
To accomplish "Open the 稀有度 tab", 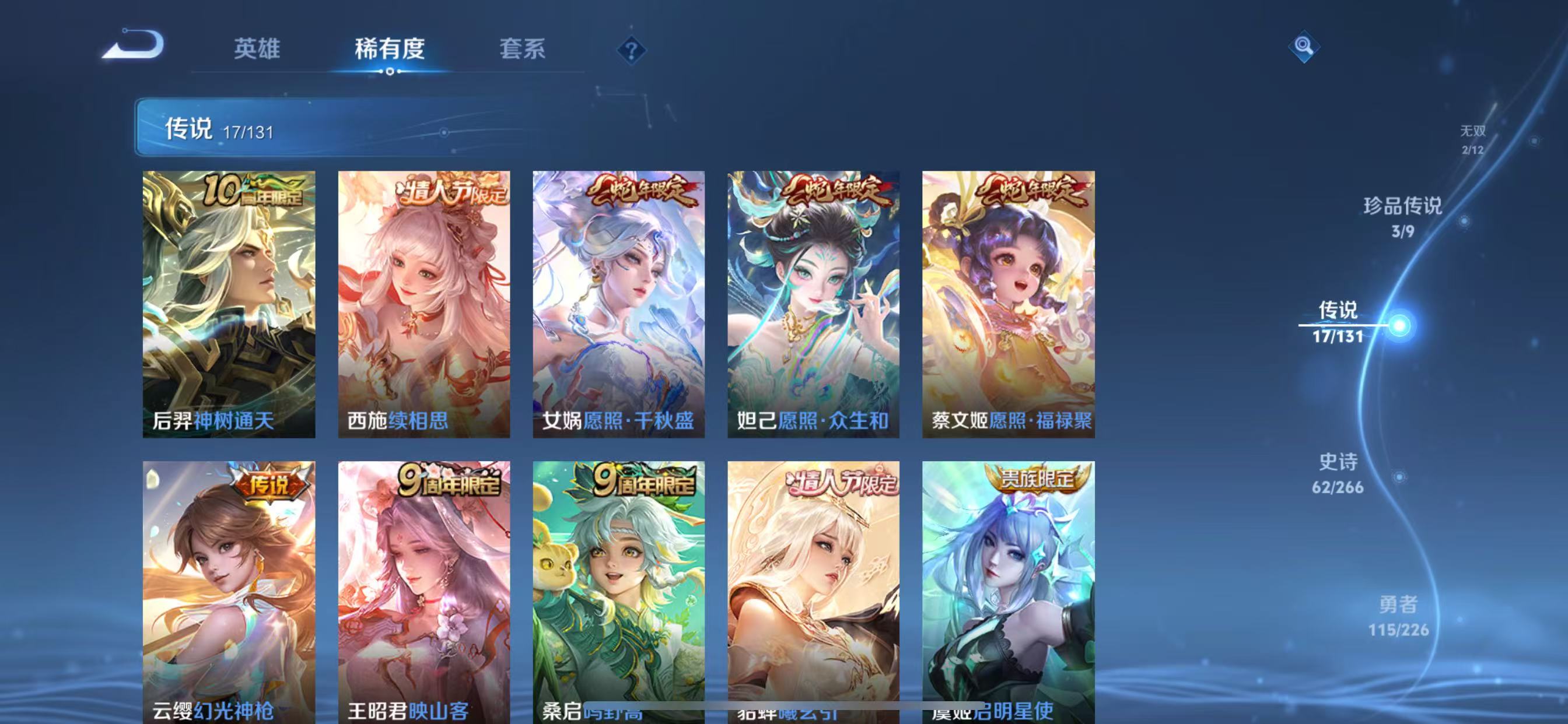I will click(x=390, y=48).
